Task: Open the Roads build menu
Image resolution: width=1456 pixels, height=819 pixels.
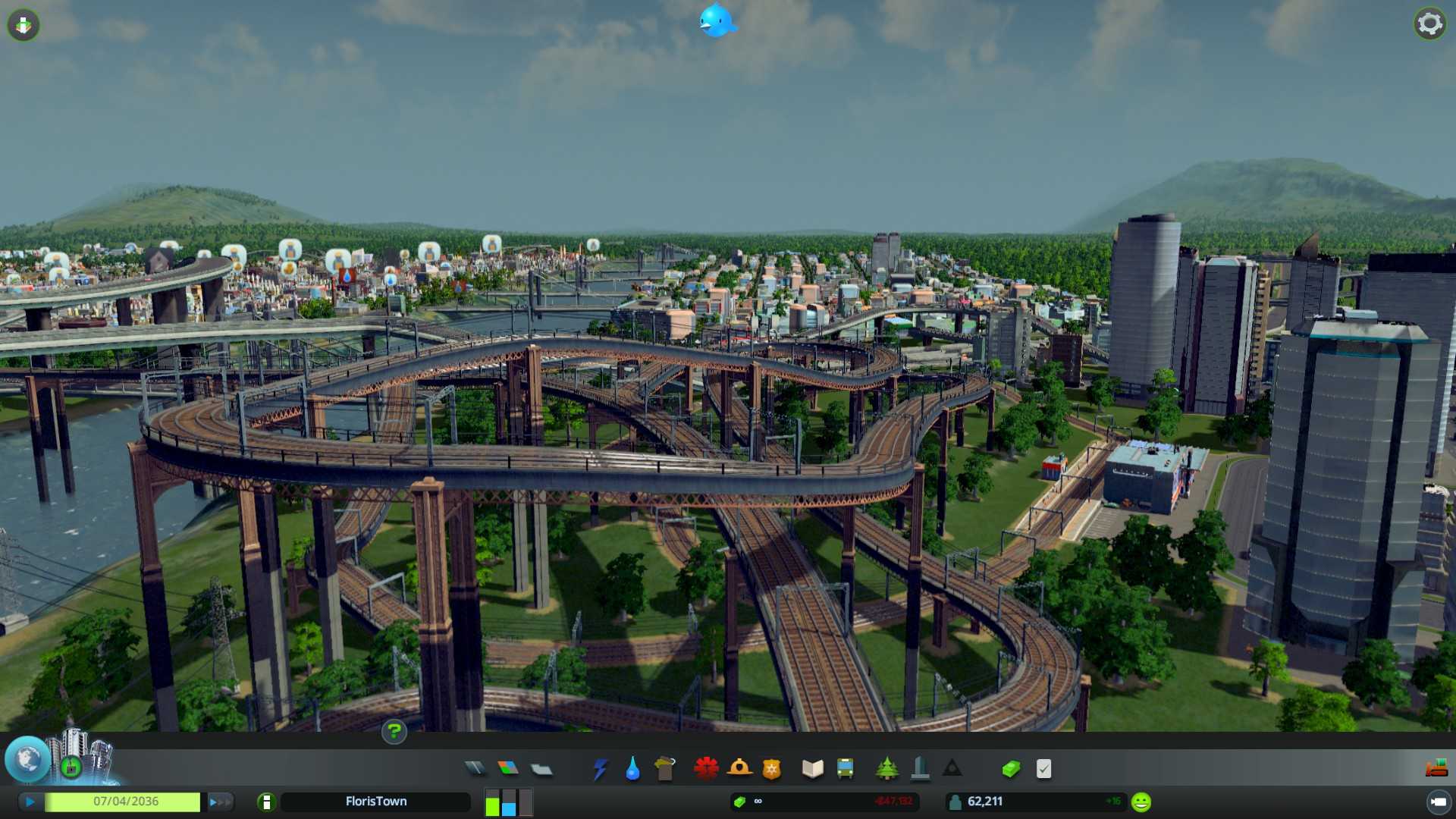Action: pos(475,769)
